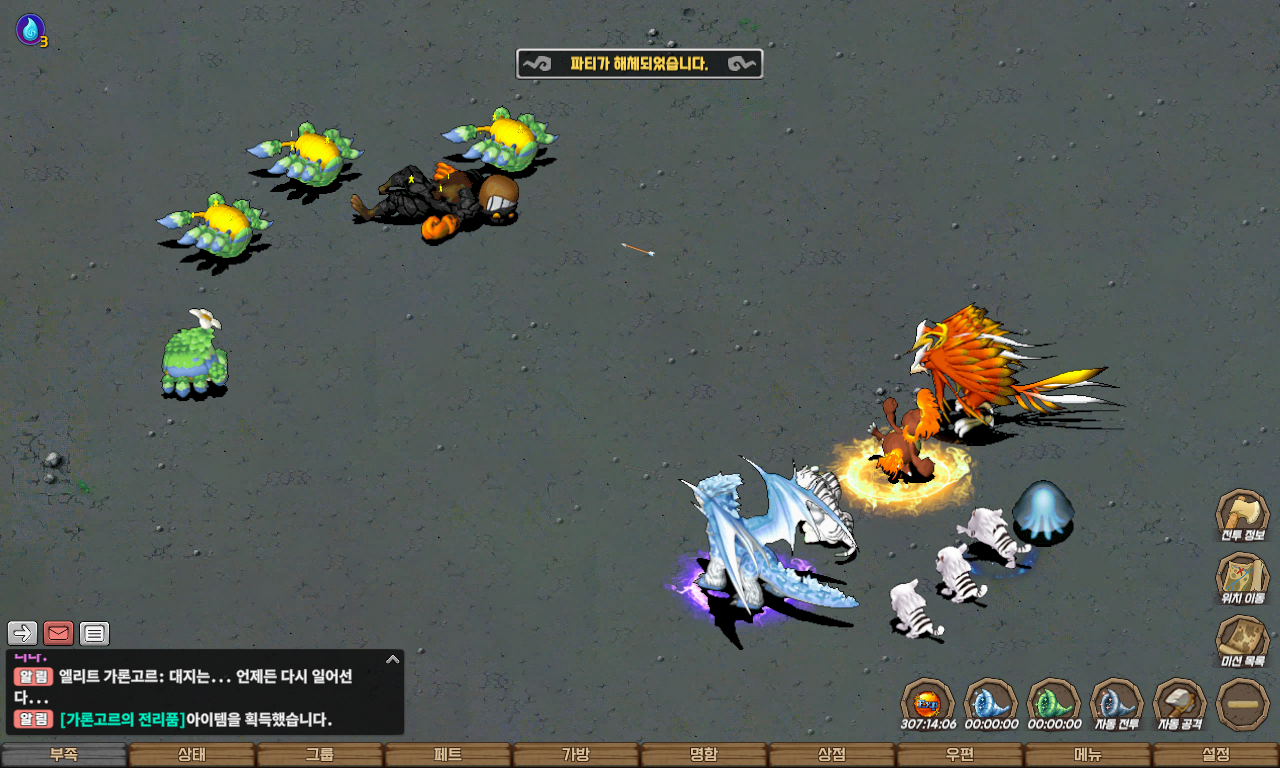
Task: Click the EXP boost orb icon
Action: [x=928, y=703]
